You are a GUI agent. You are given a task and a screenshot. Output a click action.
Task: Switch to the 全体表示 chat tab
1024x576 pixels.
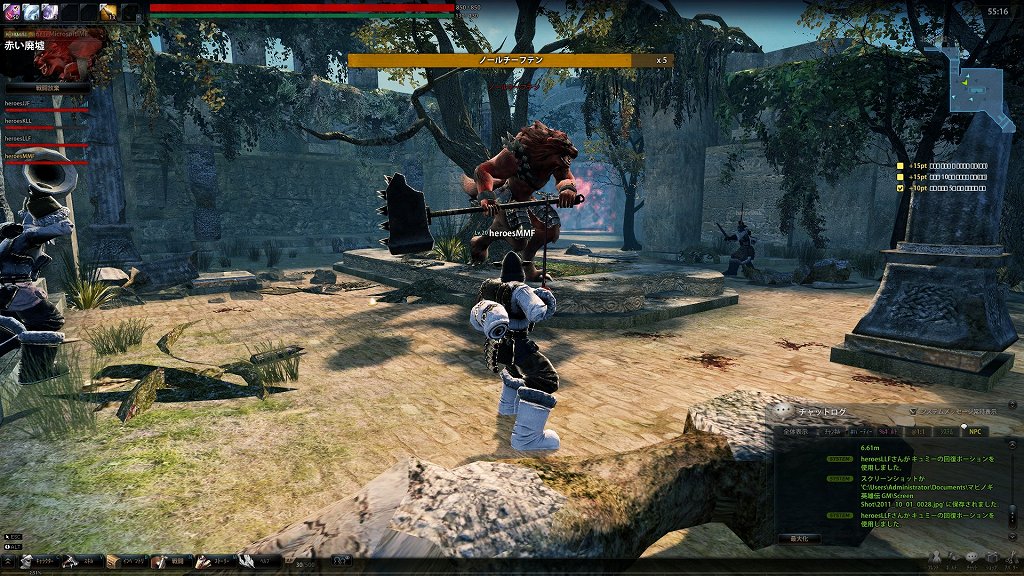tap(796, 431)
